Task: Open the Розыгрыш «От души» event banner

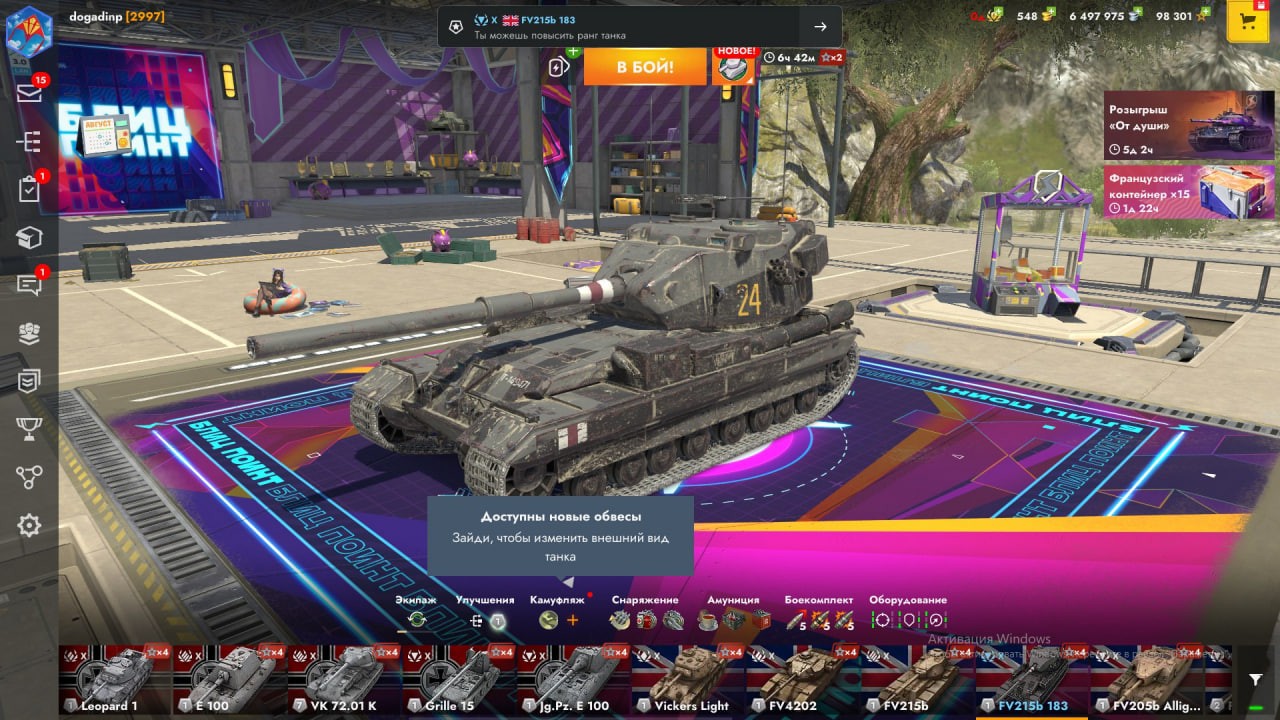Action: (1175, 125)
